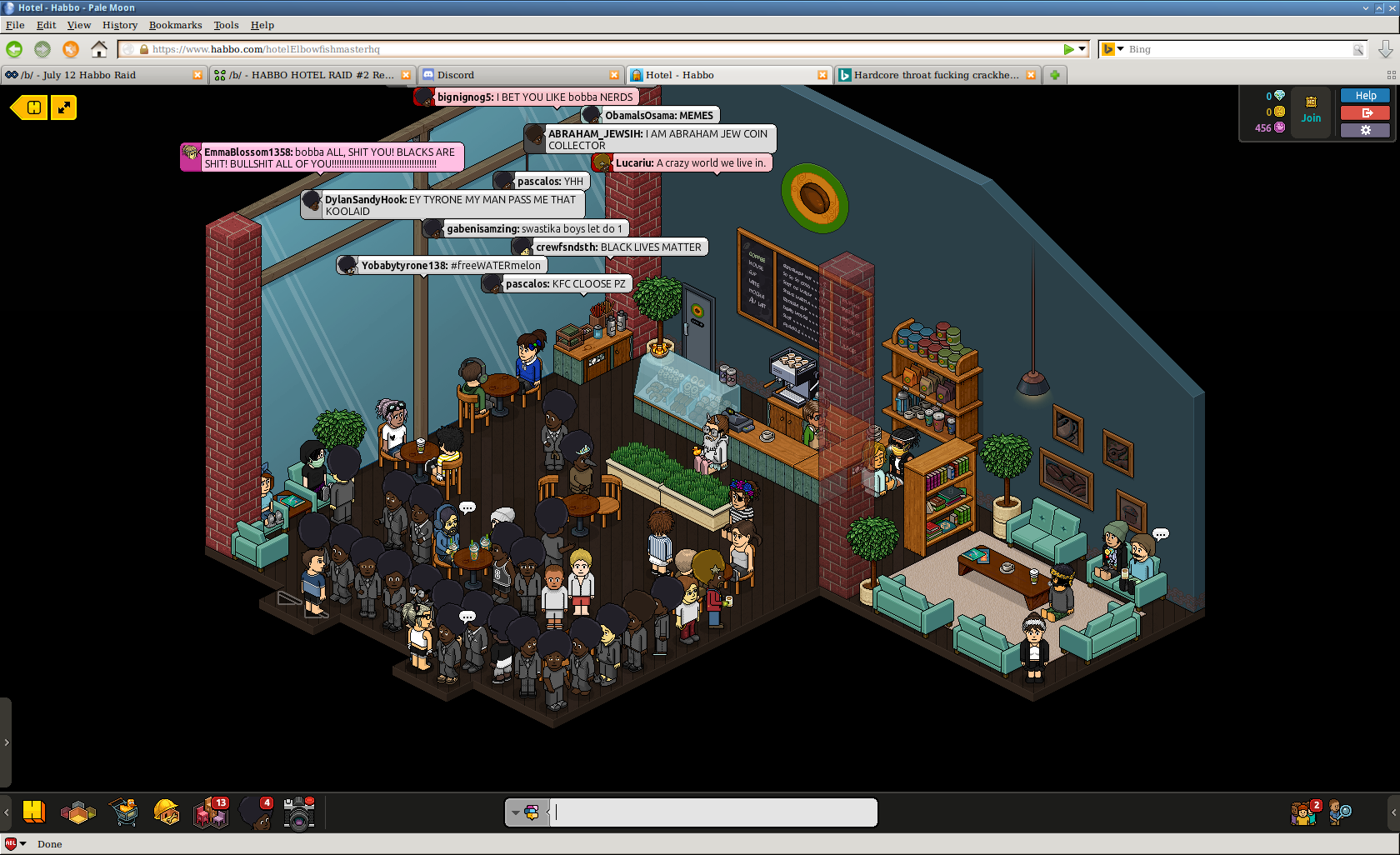This screenshot has height=855, width=1400.
Task: Open the catalog shopping cart icon
Action: pyautogui.click(x=124, y=812)
